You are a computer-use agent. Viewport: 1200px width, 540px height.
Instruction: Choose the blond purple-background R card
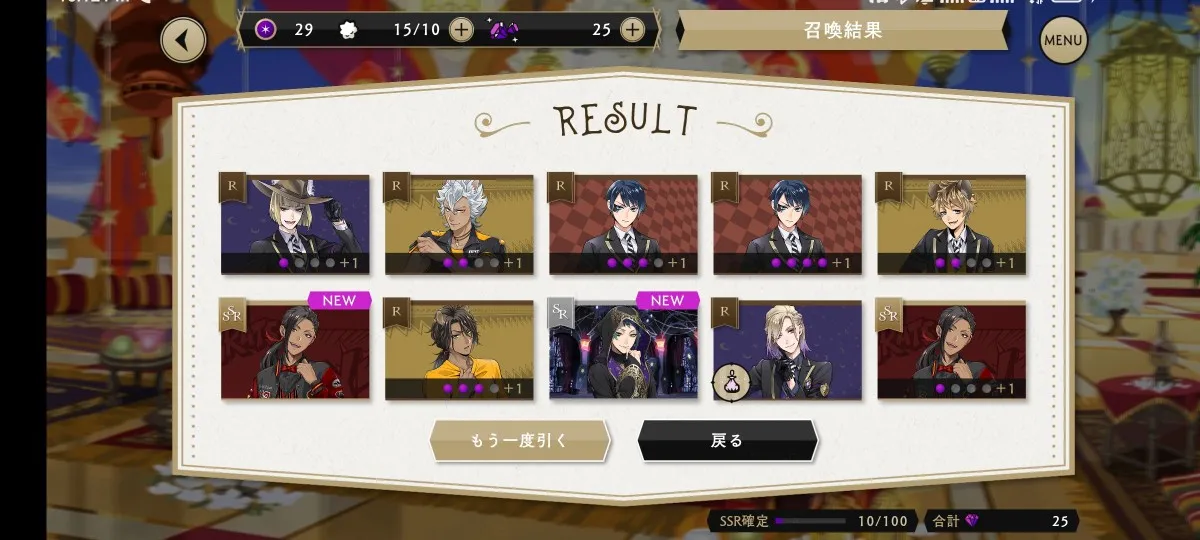787,349
